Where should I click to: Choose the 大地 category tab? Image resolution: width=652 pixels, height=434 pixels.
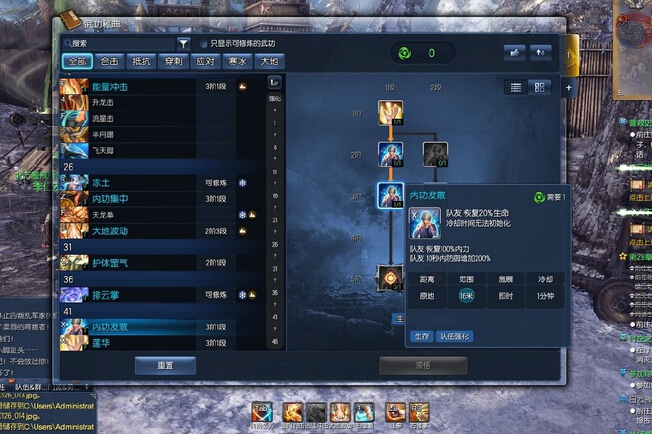(269, 61)
